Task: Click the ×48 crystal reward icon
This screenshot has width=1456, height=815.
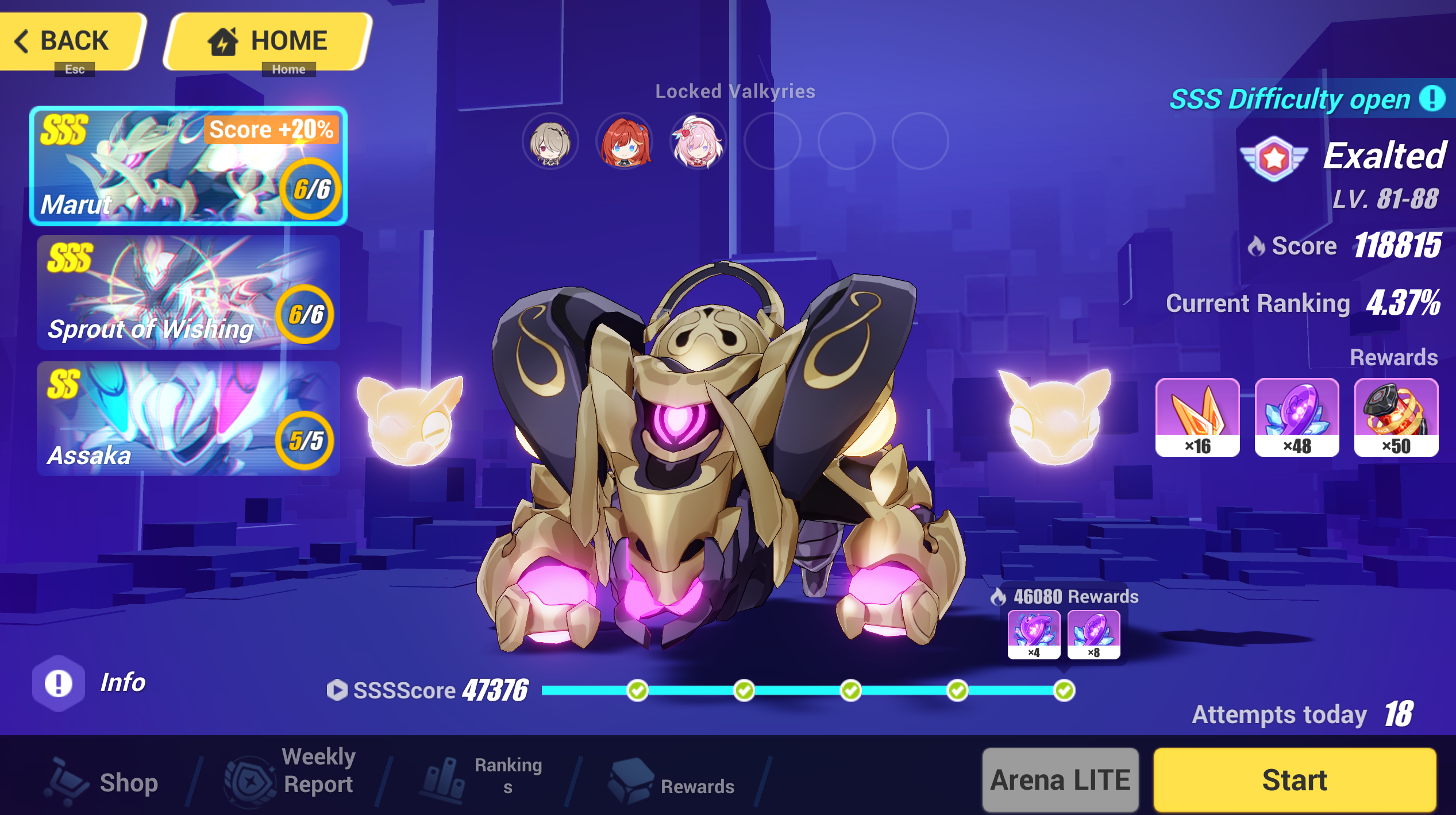Action: [1296, 418]
